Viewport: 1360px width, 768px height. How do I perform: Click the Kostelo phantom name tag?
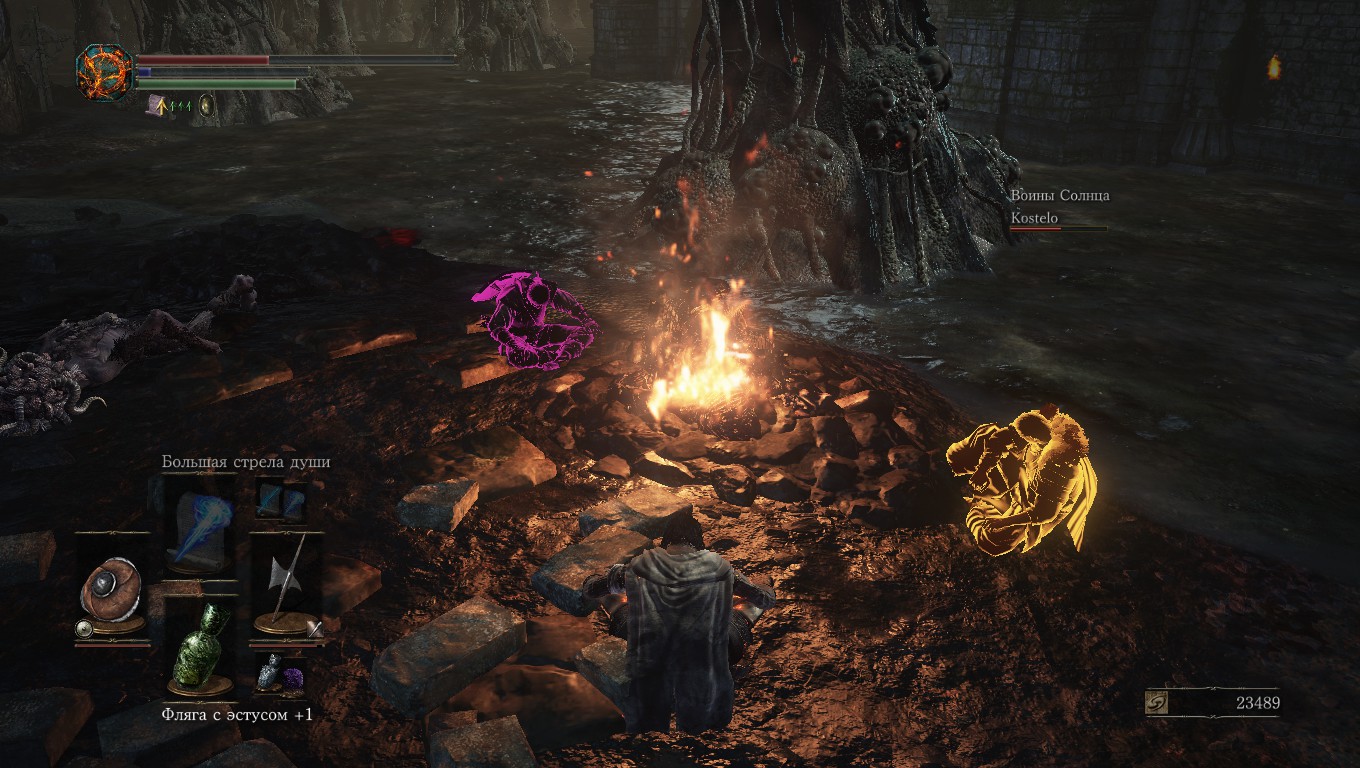coord(1034,218)
